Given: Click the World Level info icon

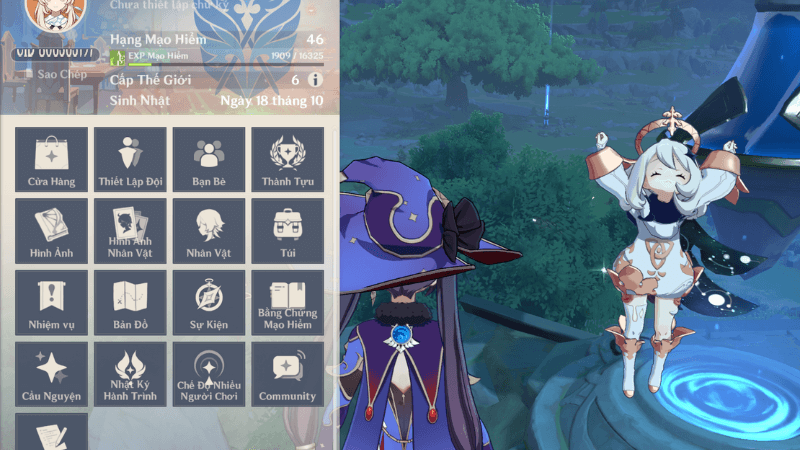Looking at the screenshot, I should (x=315, y=80).
